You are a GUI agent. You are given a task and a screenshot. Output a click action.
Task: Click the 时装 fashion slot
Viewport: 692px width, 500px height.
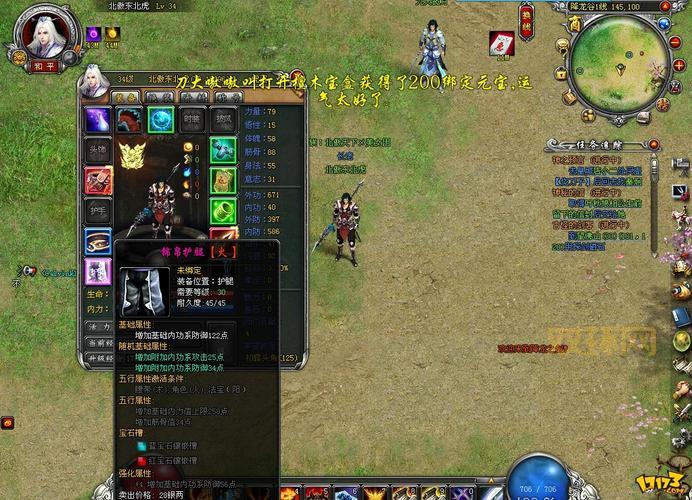point(192,120)
